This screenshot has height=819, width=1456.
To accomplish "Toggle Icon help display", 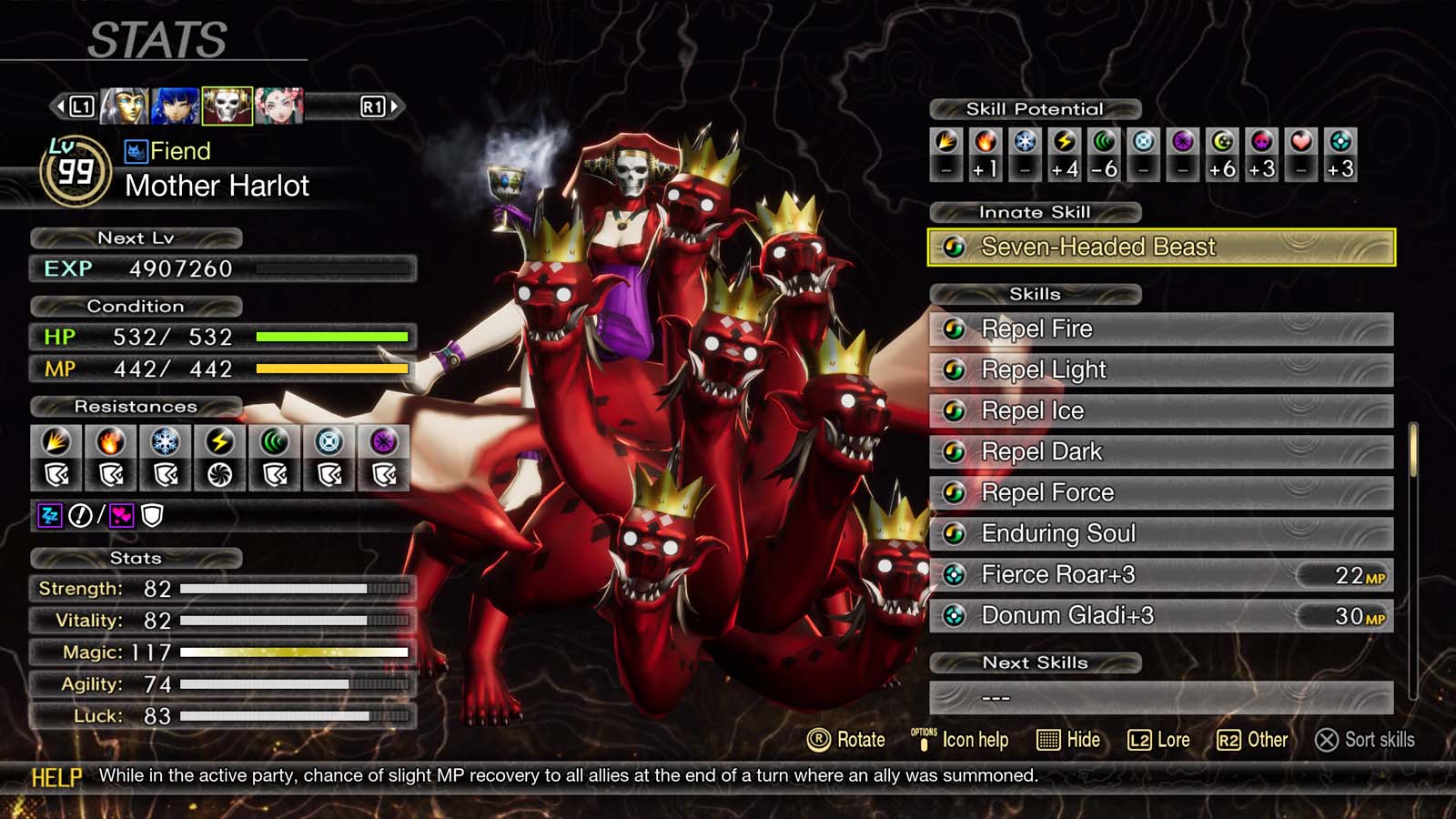I will [960, 740].
